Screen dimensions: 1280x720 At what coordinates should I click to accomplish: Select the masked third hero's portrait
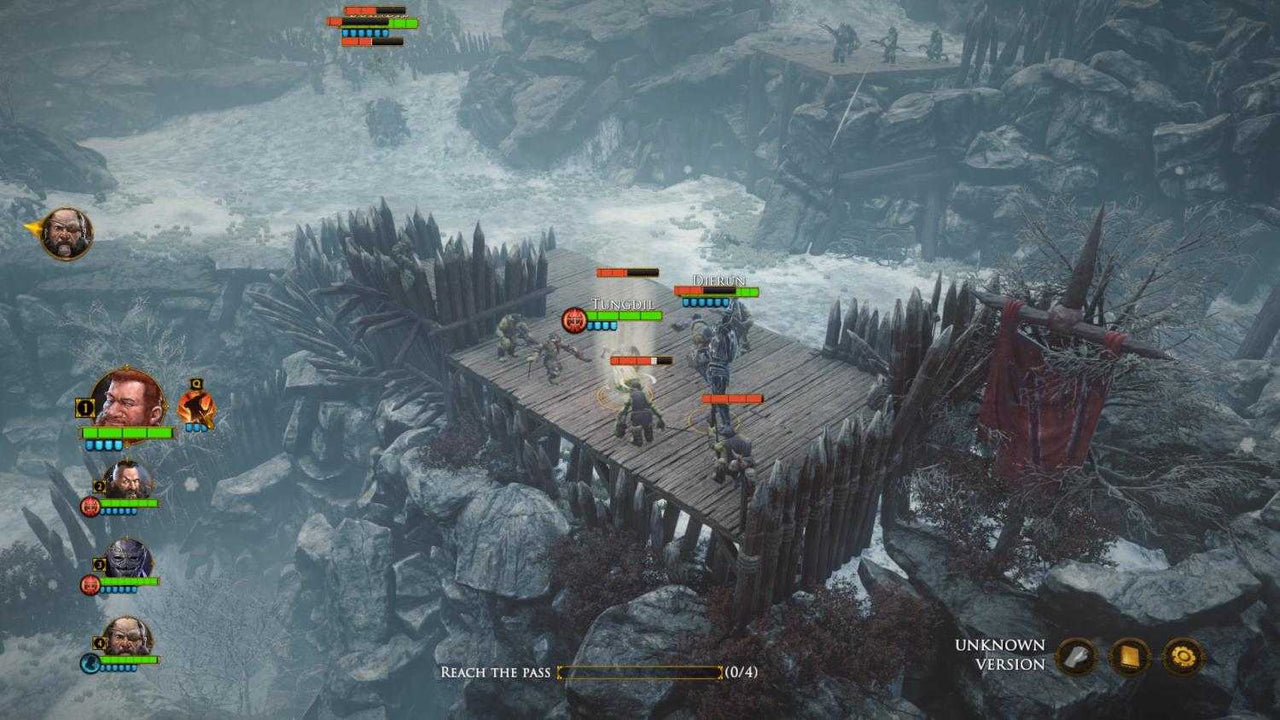tap(127, 558)
